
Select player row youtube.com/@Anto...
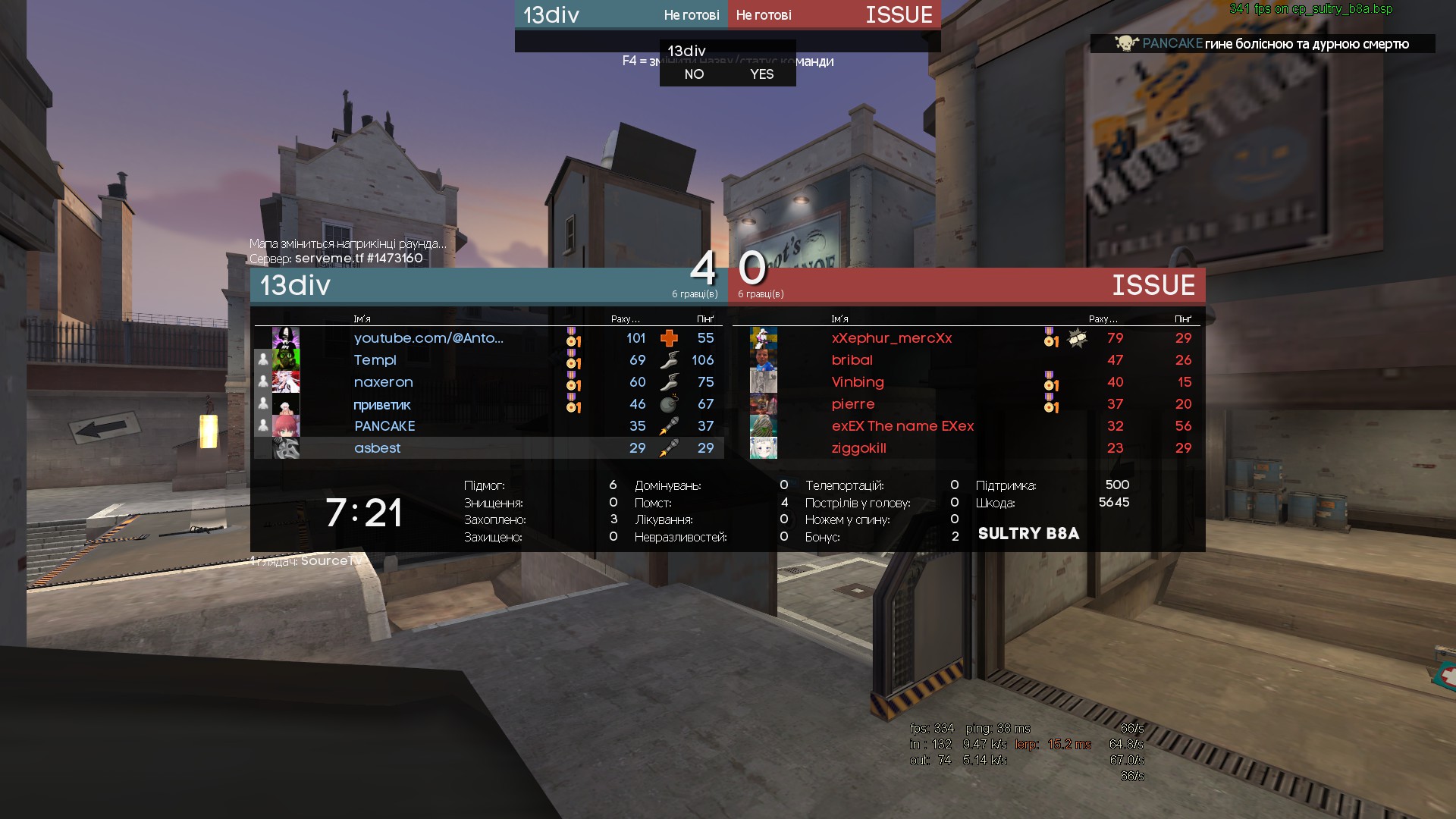(x=428, y=338)
